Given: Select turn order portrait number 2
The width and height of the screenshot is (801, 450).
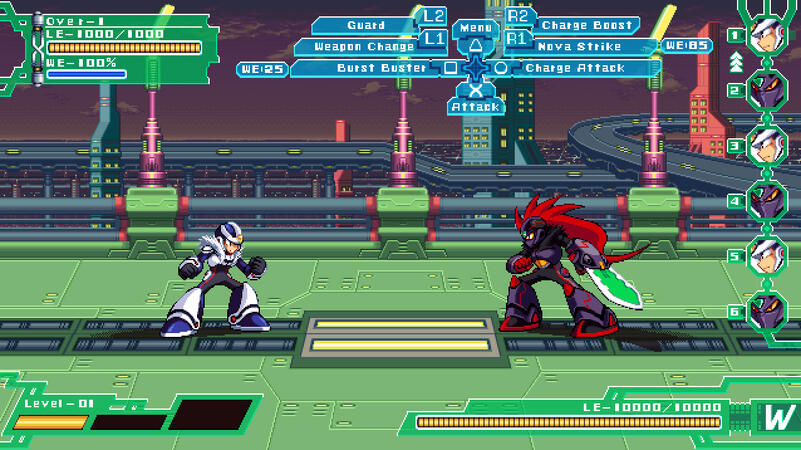Looking at the screenshot, I should click(767, 90).
